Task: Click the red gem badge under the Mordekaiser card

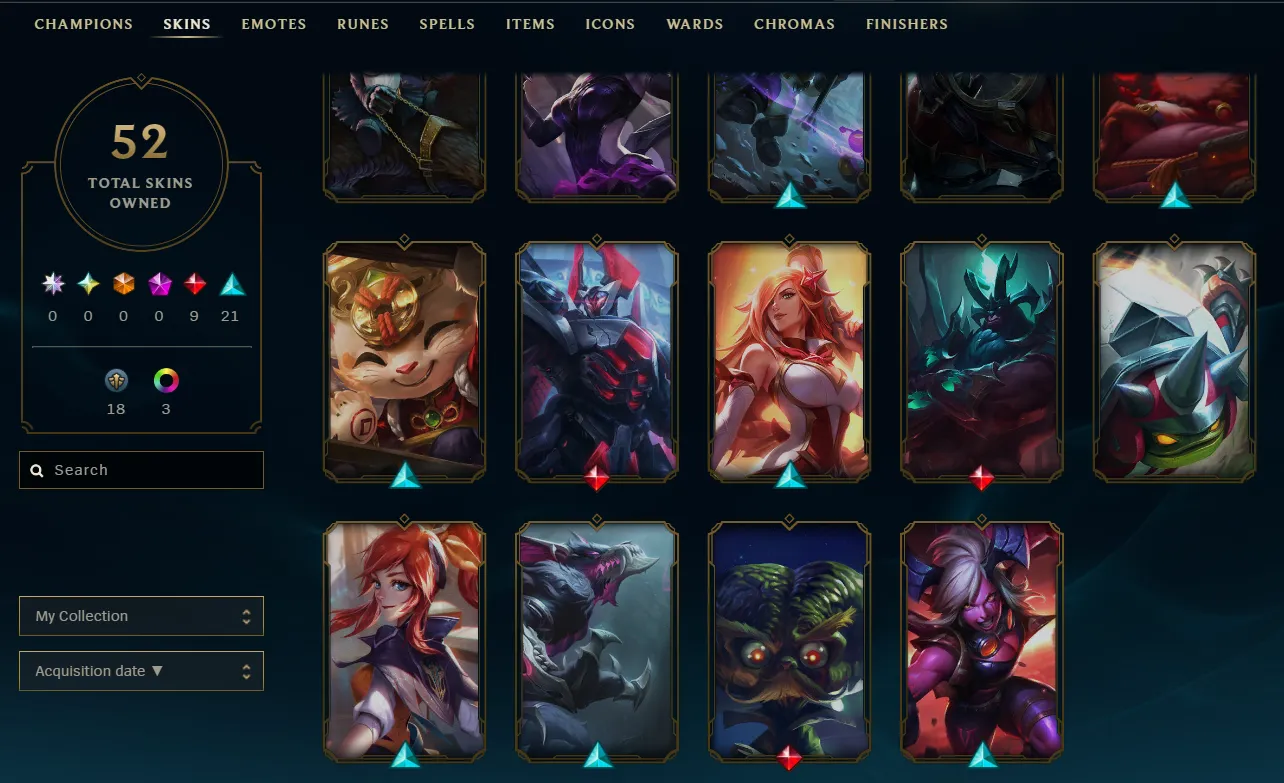Action: pos(596,478)
